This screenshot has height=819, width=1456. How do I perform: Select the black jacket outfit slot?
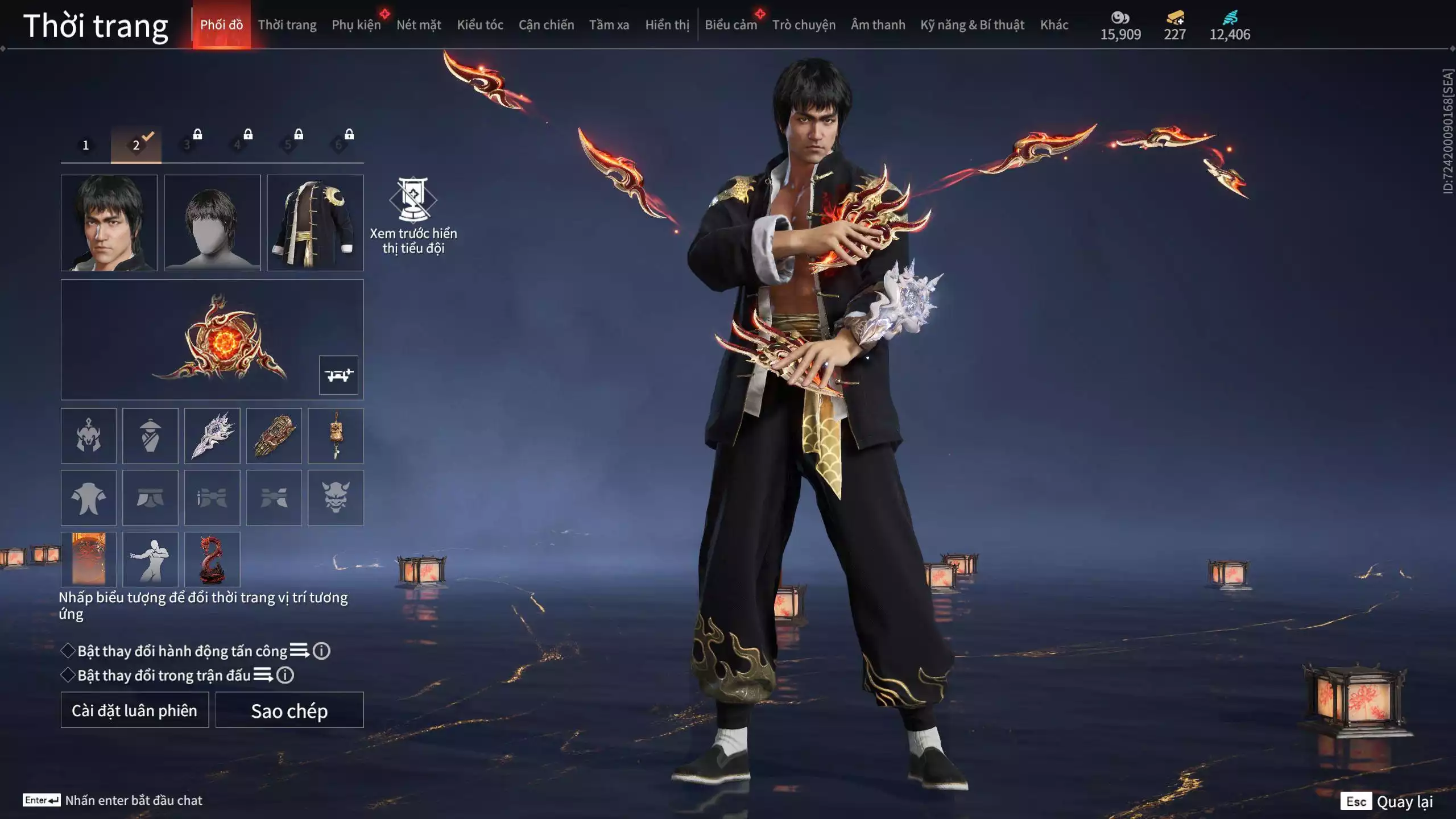click(315, 222)
